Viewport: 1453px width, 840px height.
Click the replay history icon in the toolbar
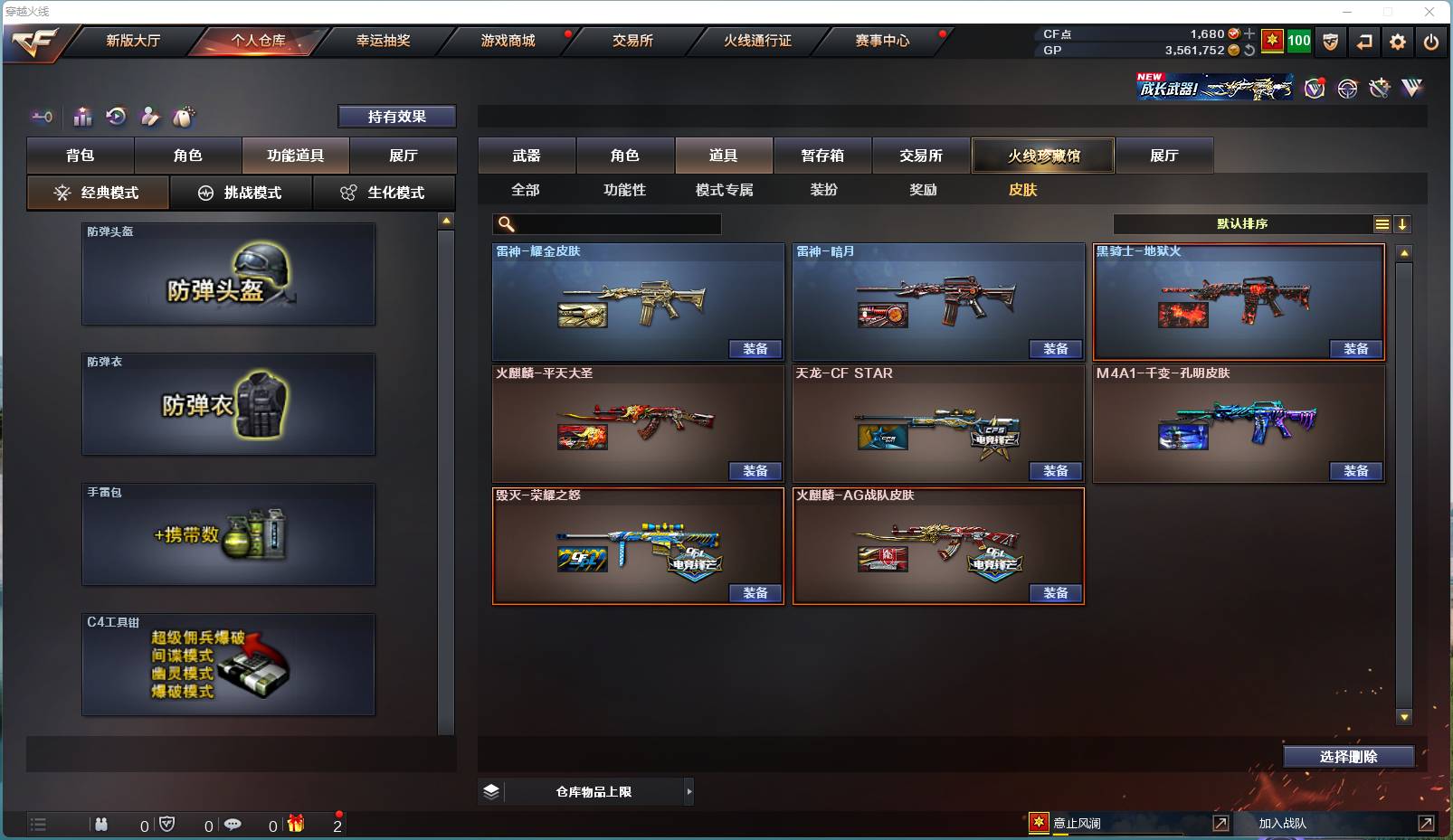(x=117, y=117)
